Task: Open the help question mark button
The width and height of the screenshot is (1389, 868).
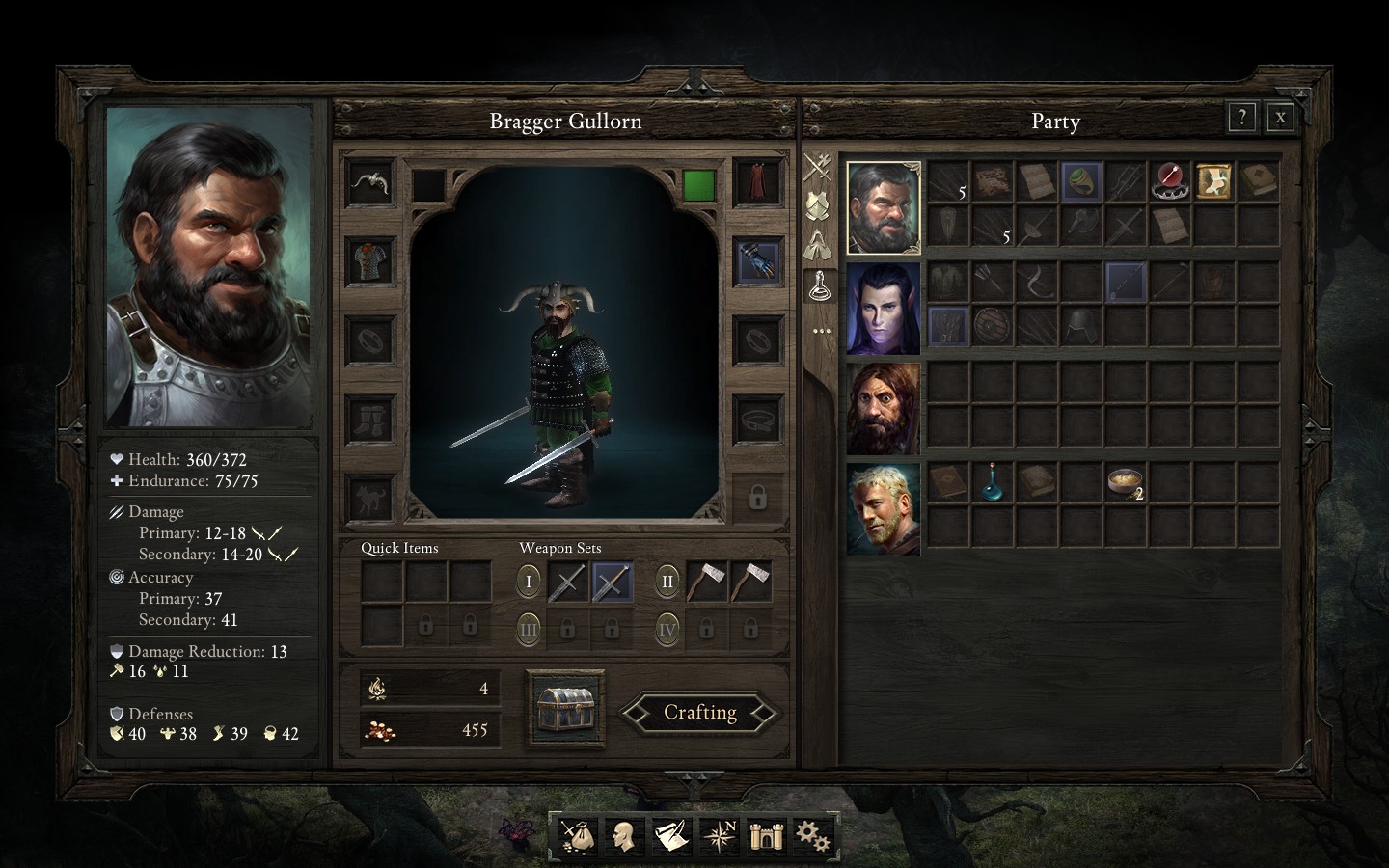Action: point(1241,118)
